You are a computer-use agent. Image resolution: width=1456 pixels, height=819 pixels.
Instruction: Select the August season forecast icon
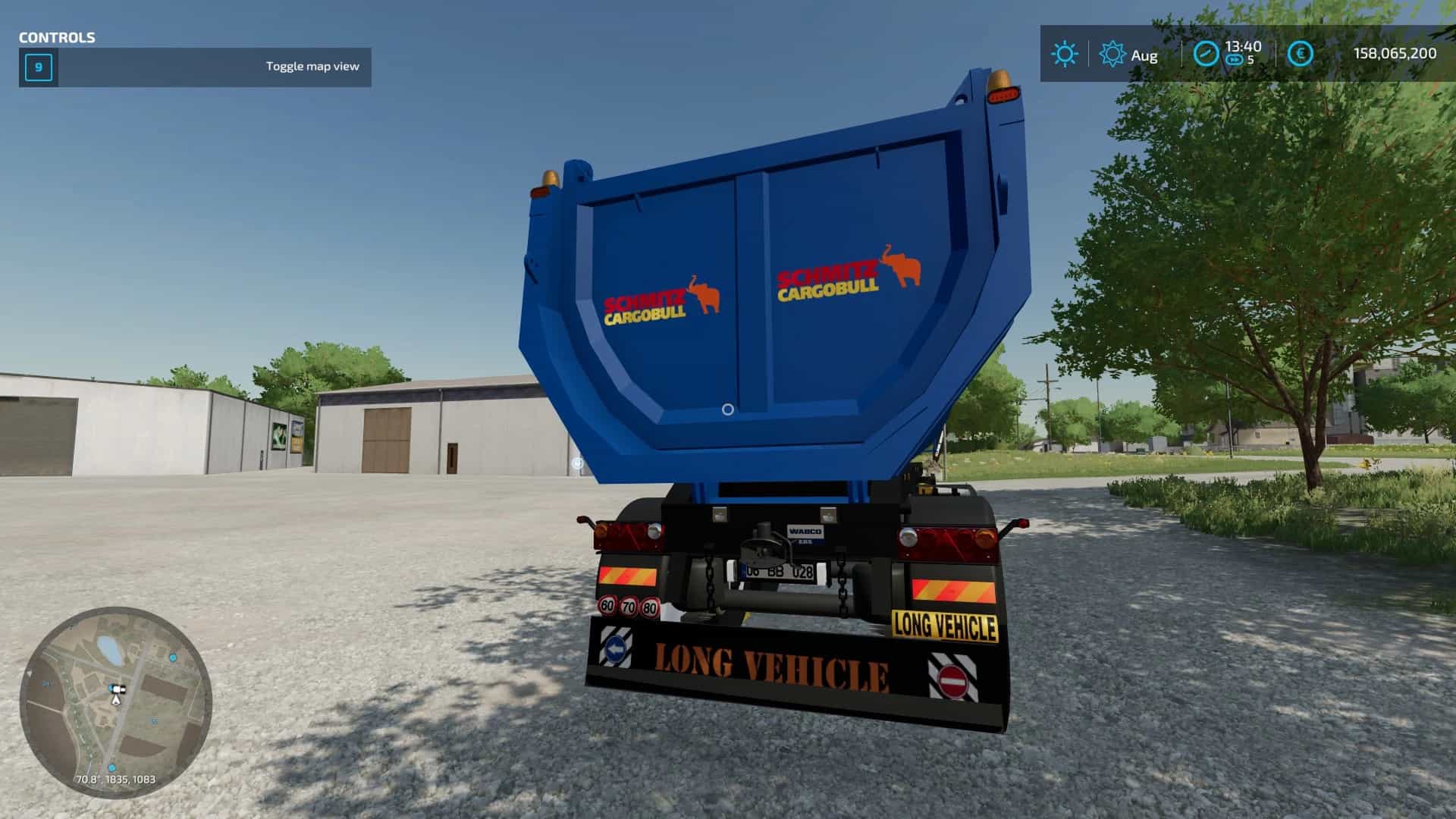pos(1112,54)
